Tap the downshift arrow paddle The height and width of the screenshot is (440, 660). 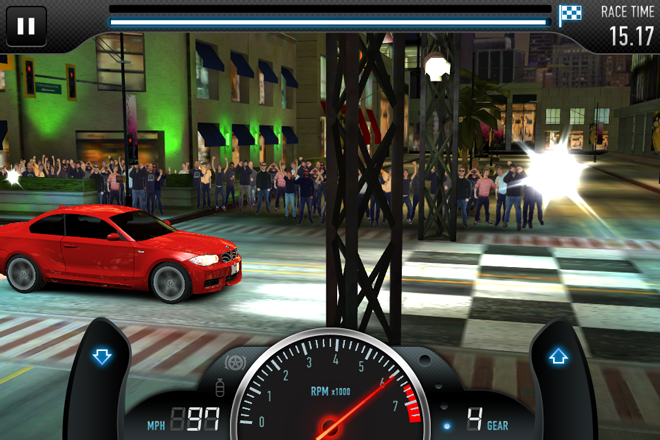[101, 357]
